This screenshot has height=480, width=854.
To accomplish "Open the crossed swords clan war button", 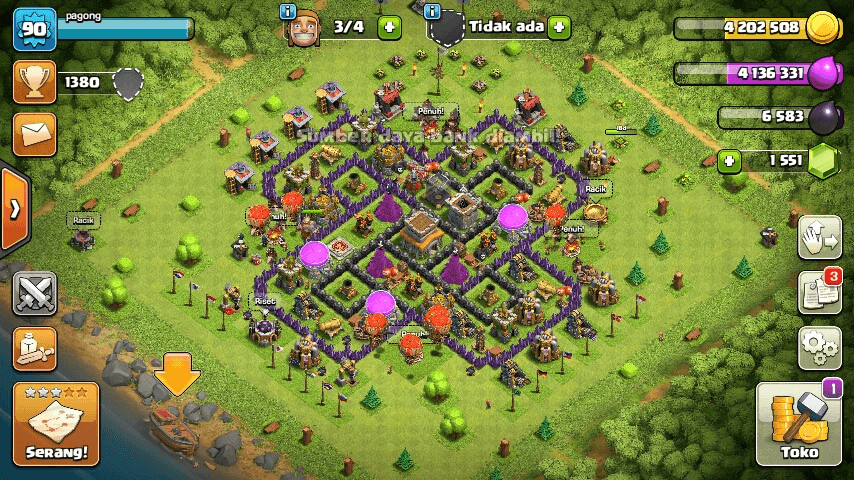I will click(34, 294).
